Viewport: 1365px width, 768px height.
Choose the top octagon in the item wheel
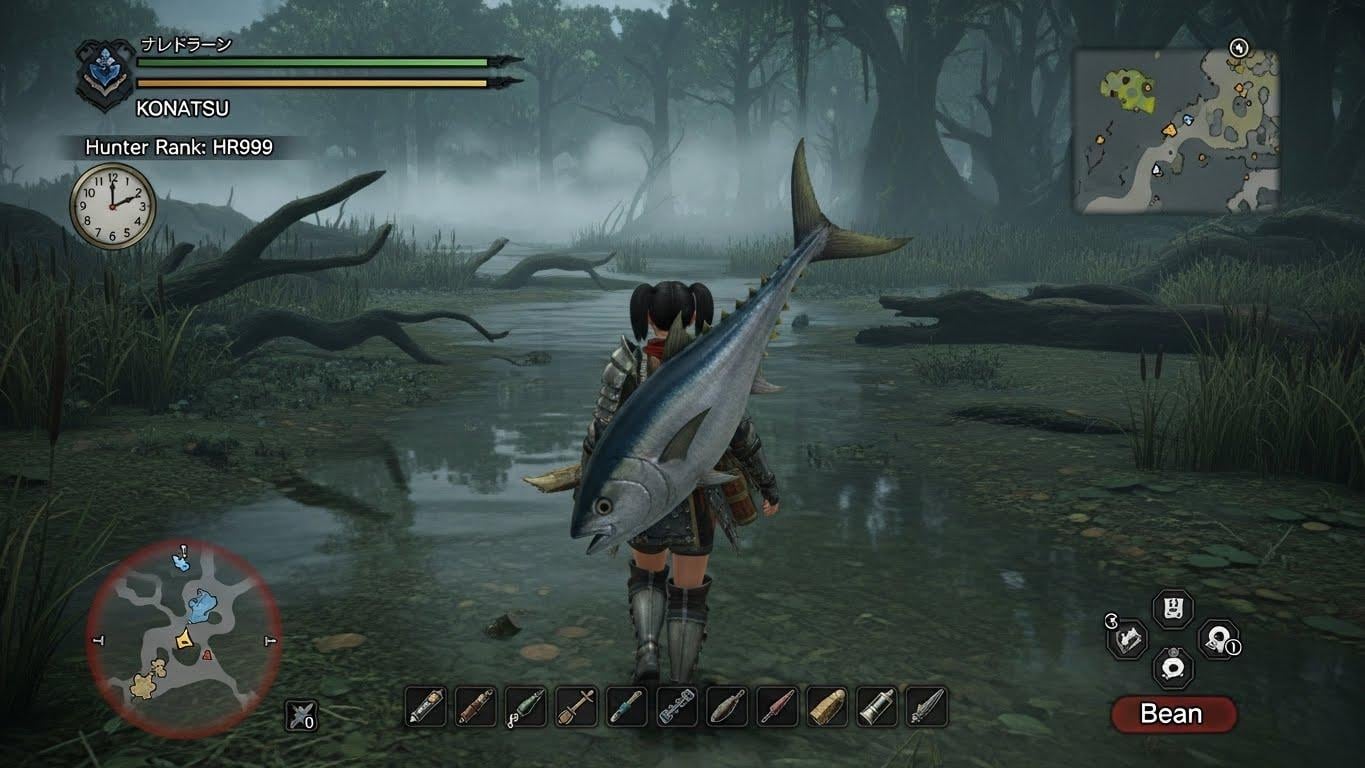point(1172,608)
